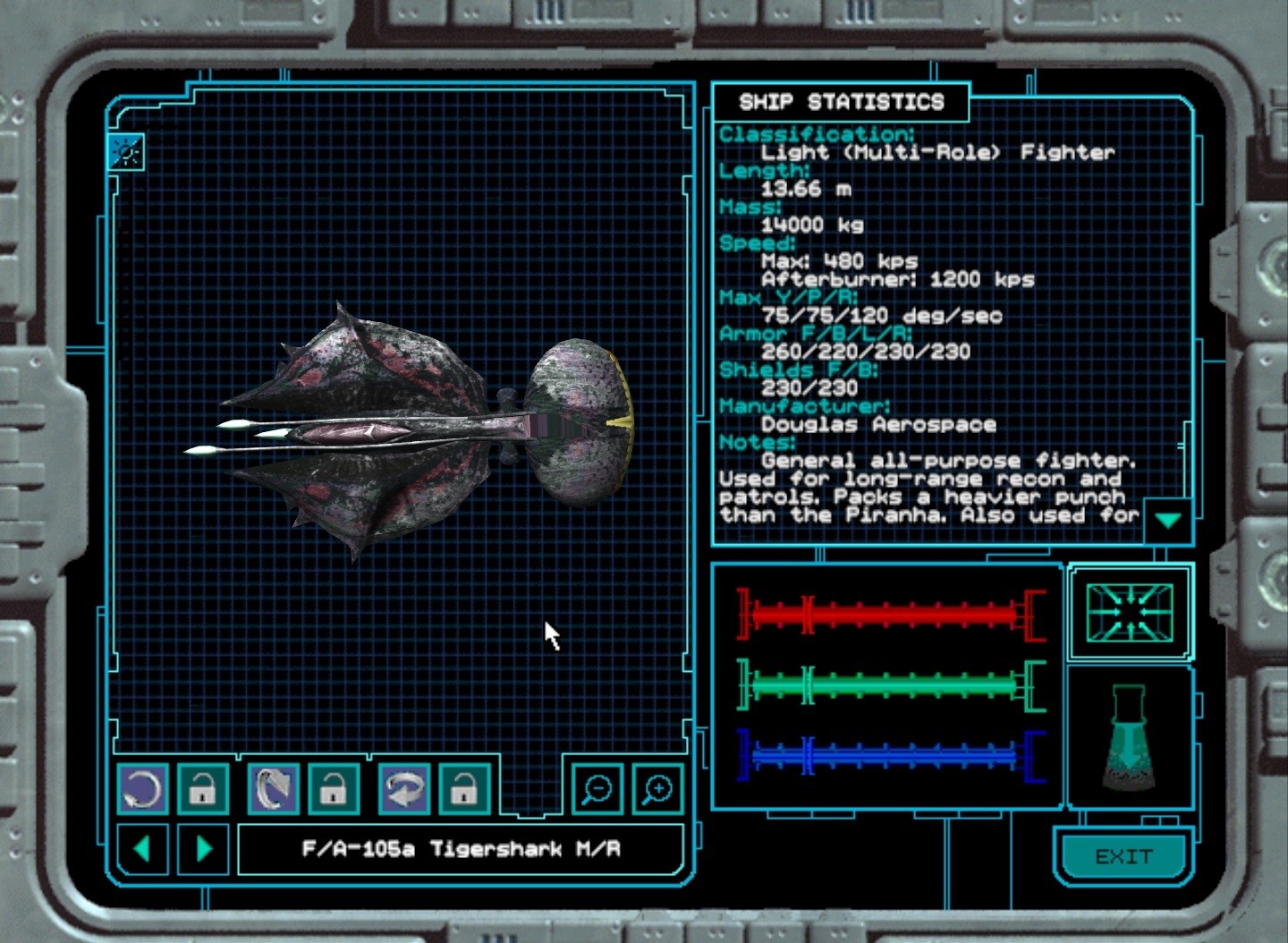Image resolution: width=1288 pixels, height=943 pixels.
Task: Activate the horizontal loop-arrow rotation button
Action: [x=404, y=789]
